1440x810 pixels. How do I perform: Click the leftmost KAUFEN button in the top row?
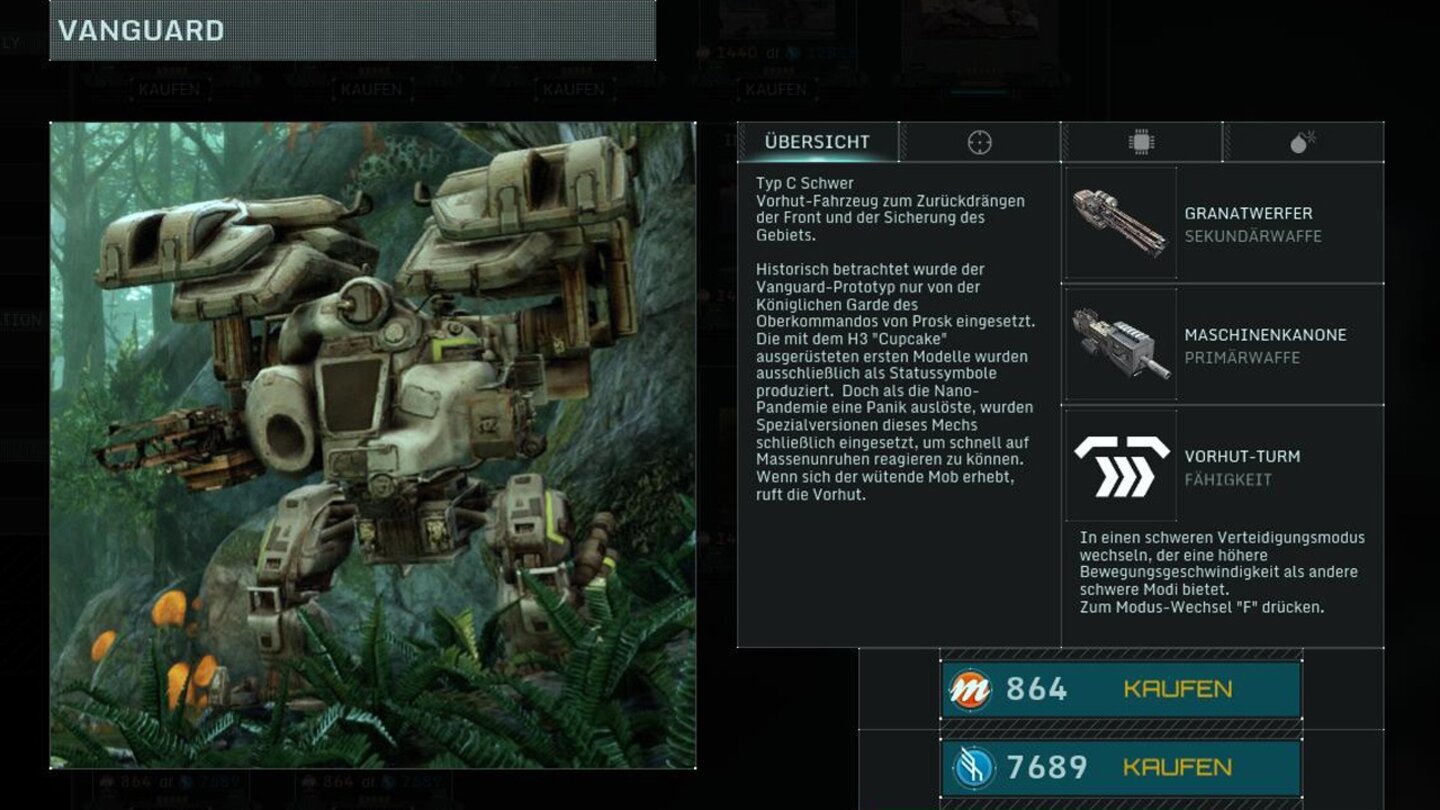pos(170,89)
